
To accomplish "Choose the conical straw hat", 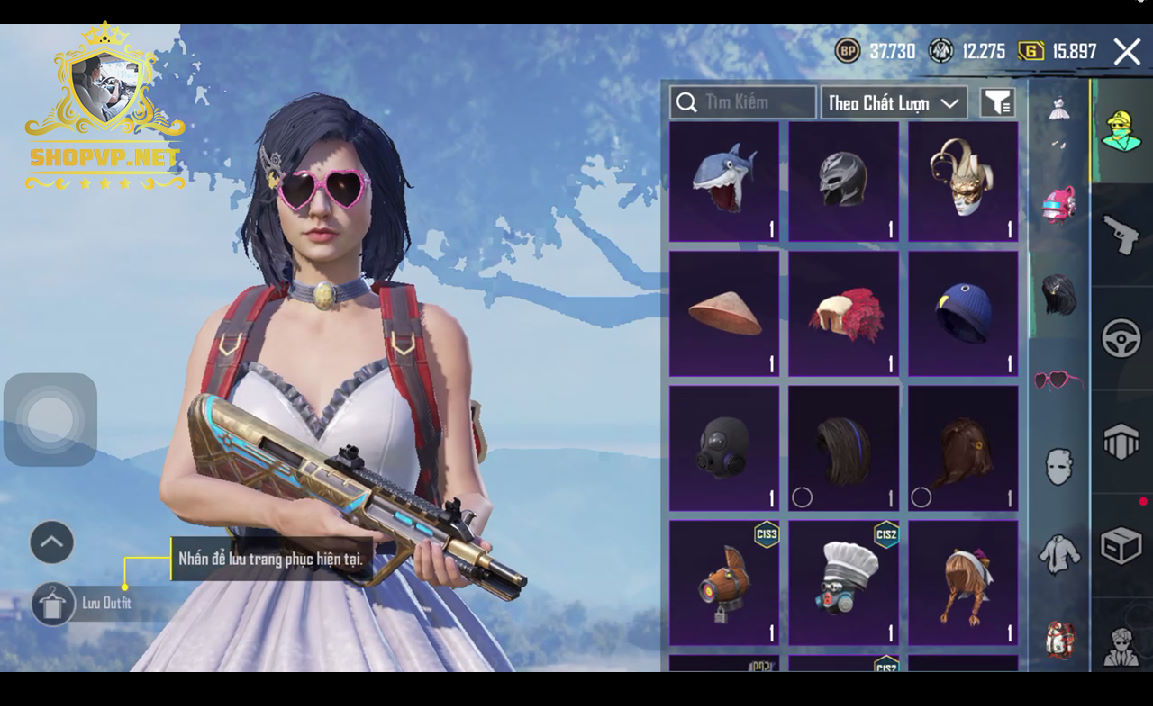I will coord(724,314).
